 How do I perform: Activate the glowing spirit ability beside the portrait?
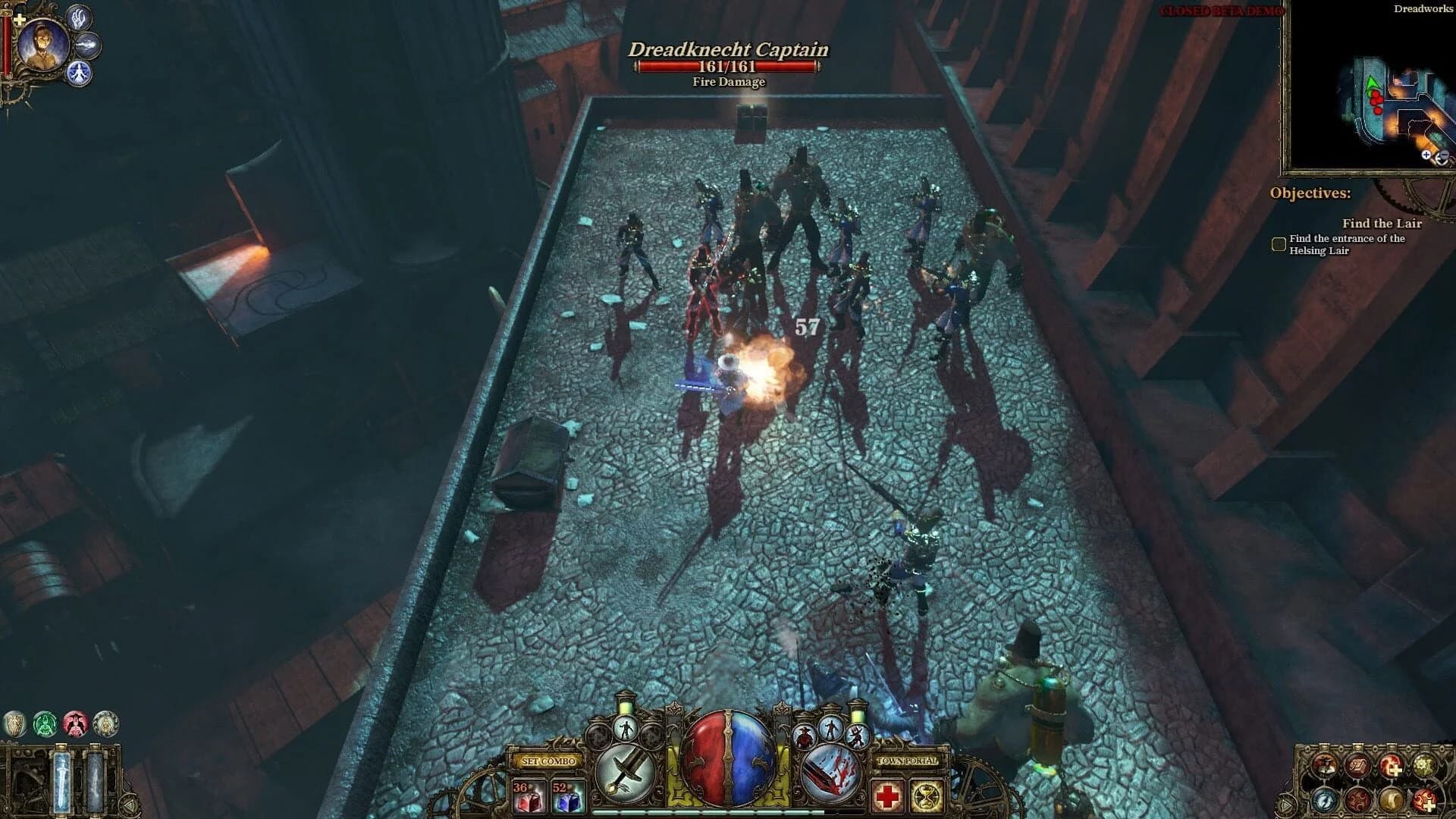pyautogui.click(x=79, y=73)
